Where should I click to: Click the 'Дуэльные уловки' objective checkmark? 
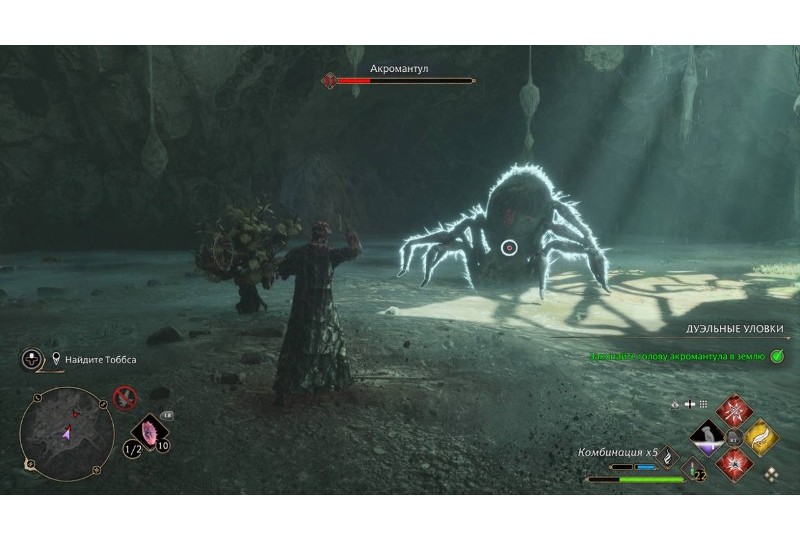tap(777, 355)
